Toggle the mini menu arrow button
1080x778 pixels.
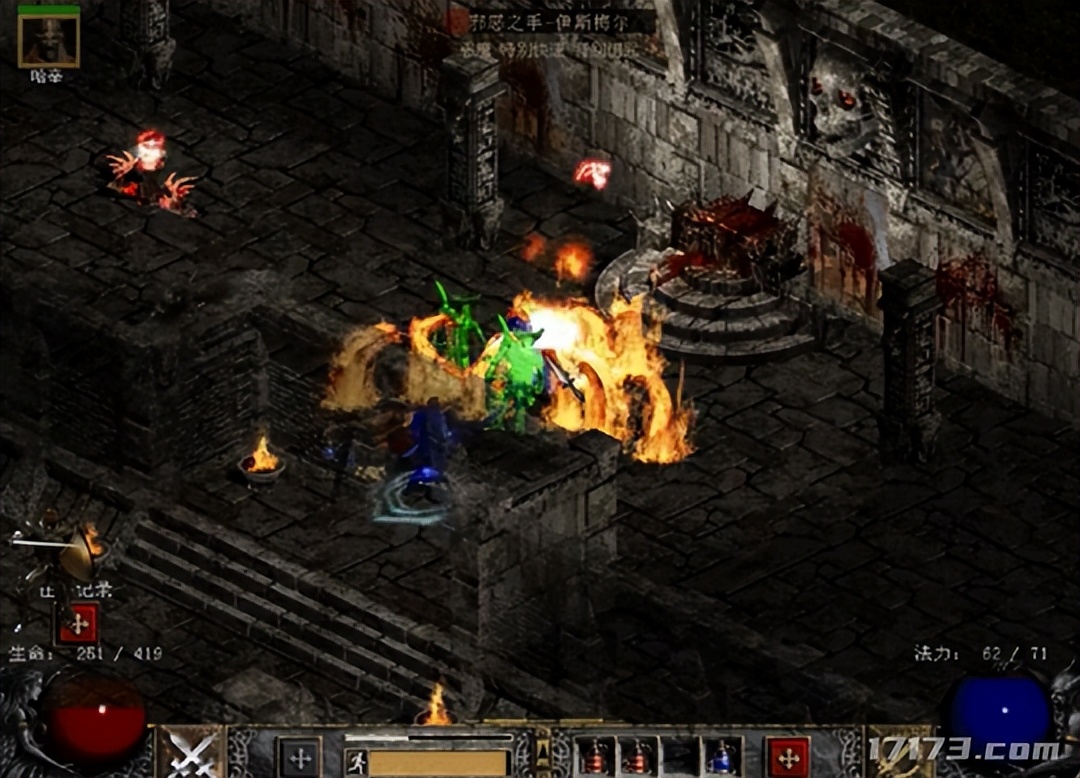[x=544, y=757]
